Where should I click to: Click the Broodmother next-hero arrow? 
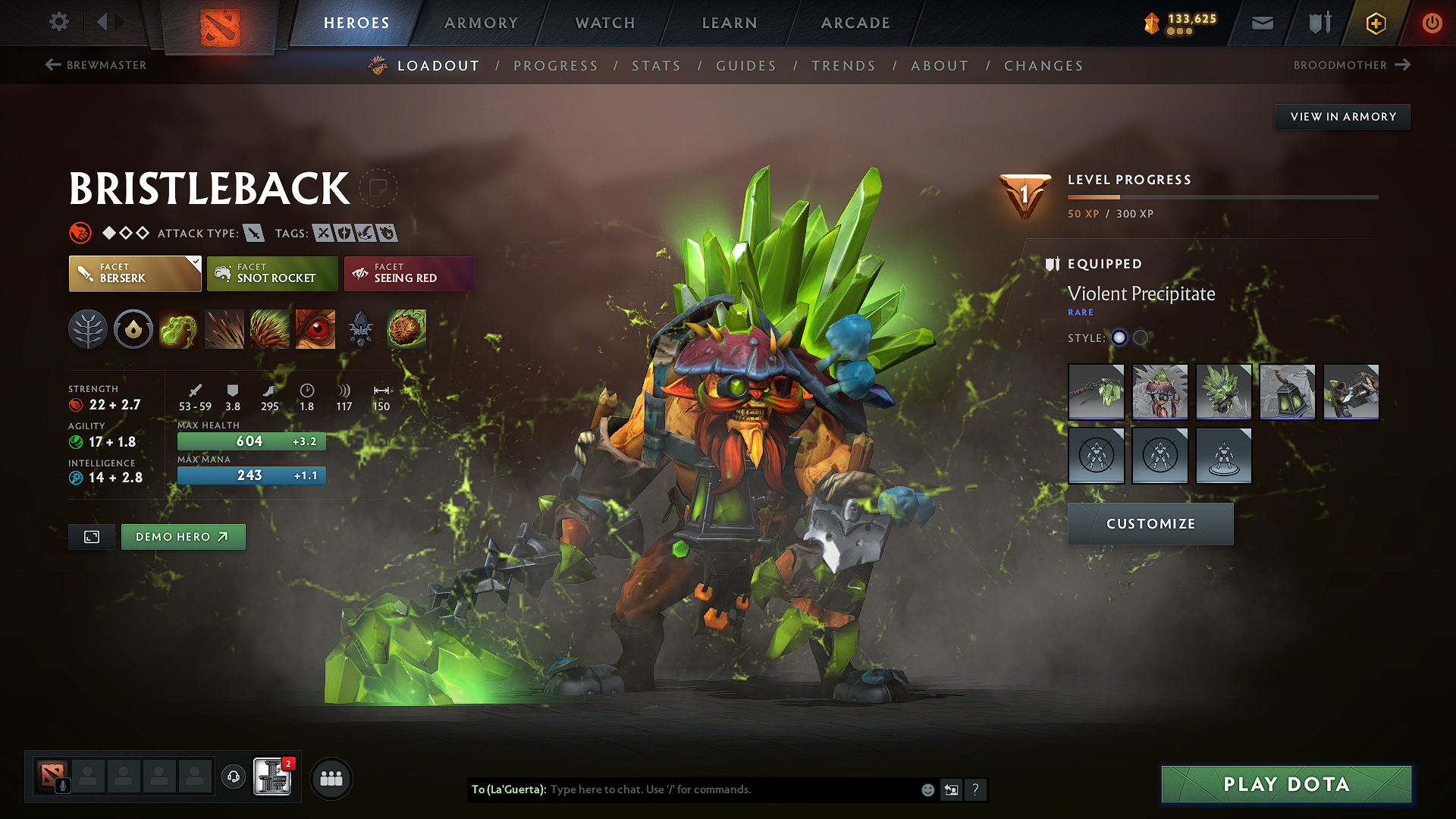pos(1404,65)
